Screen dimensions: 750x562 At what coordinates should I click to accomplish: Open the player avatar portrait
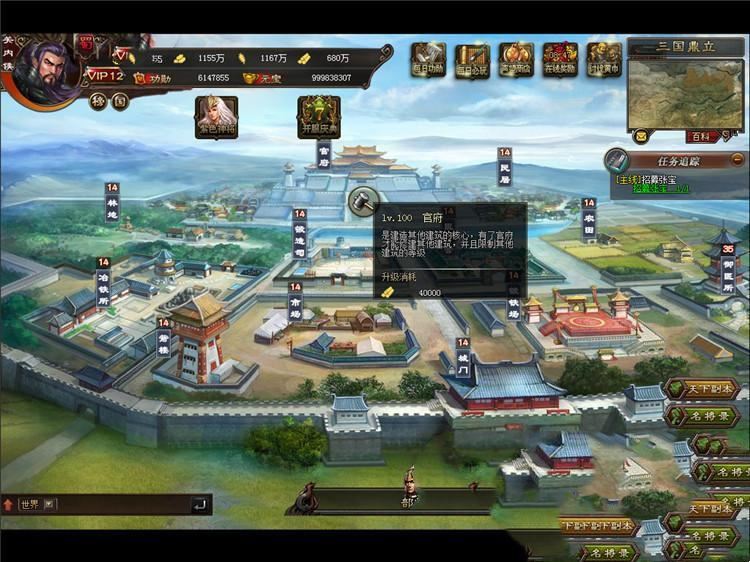coord(45,66)
